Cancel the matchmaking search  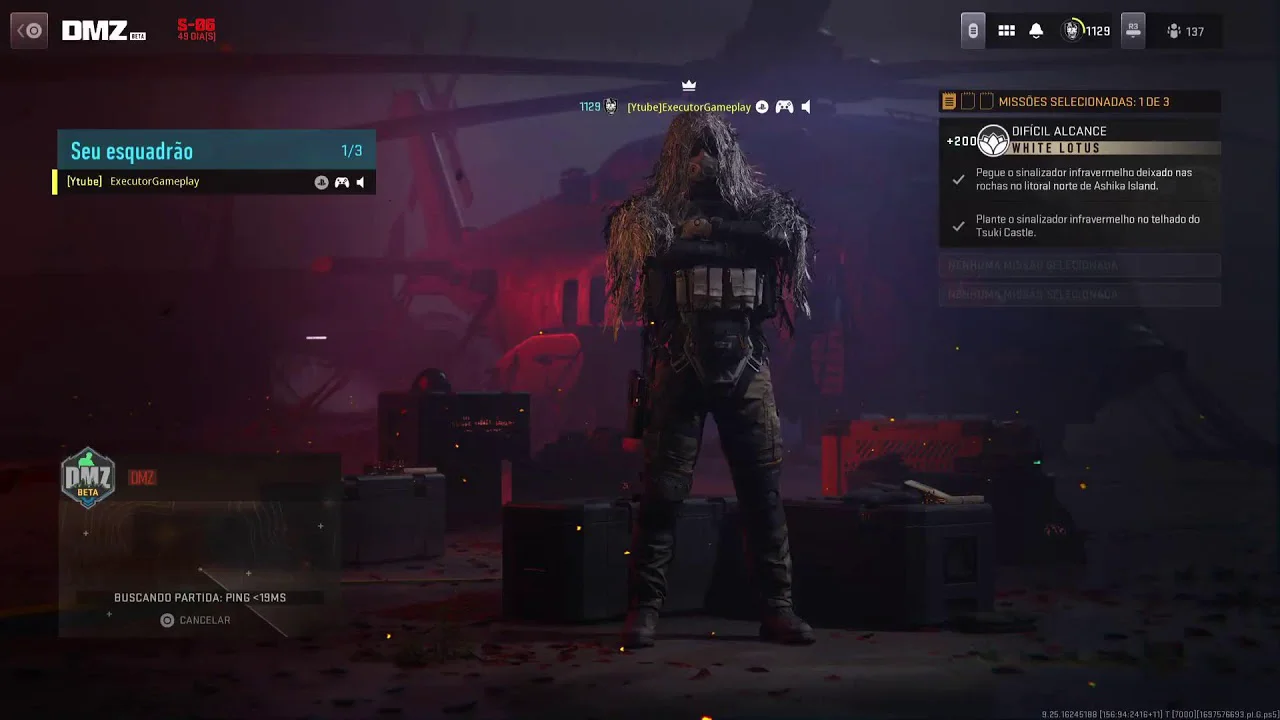(x=196, y=620)
